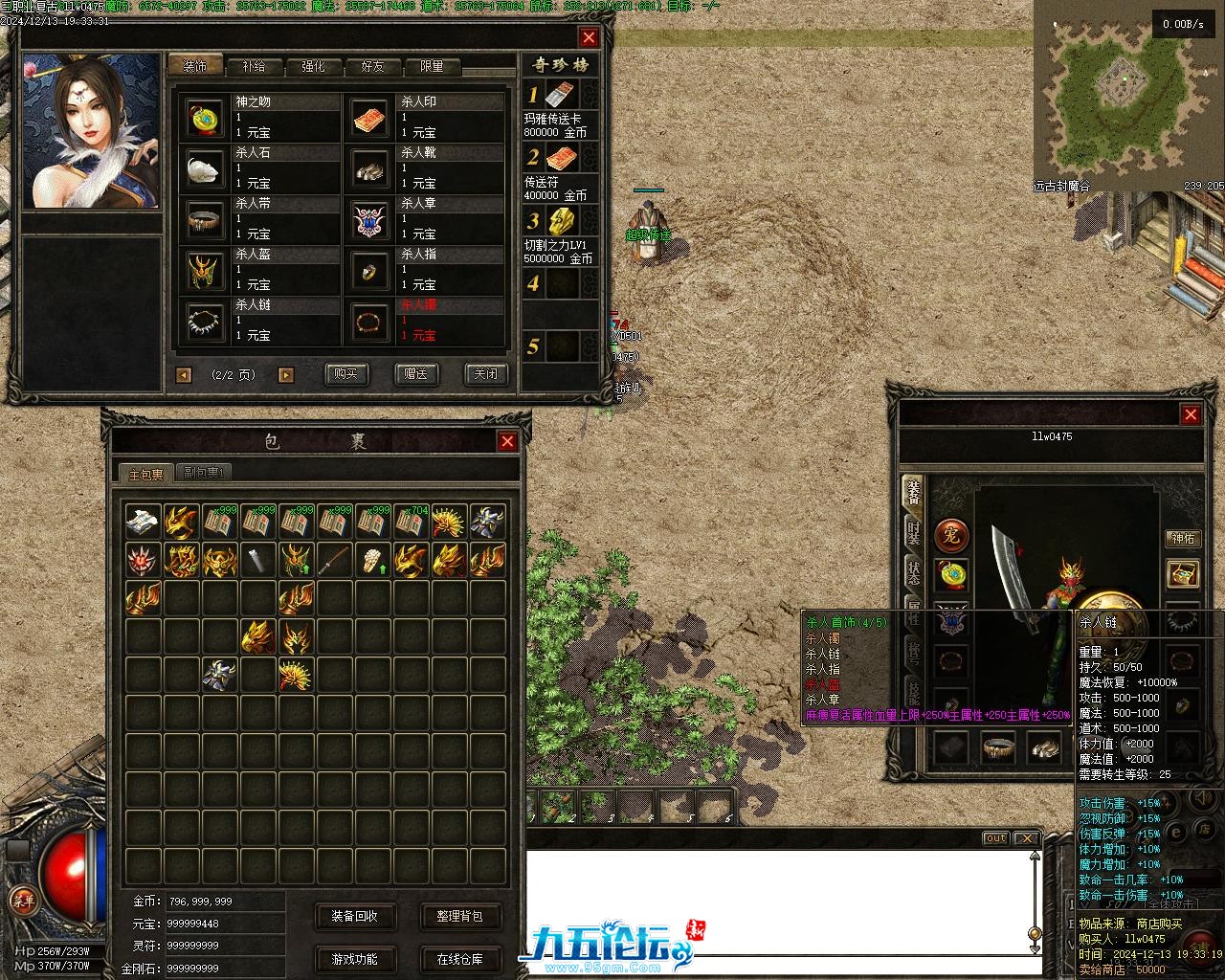Switch to the 副包裹1 bag tab

(203, 473)
